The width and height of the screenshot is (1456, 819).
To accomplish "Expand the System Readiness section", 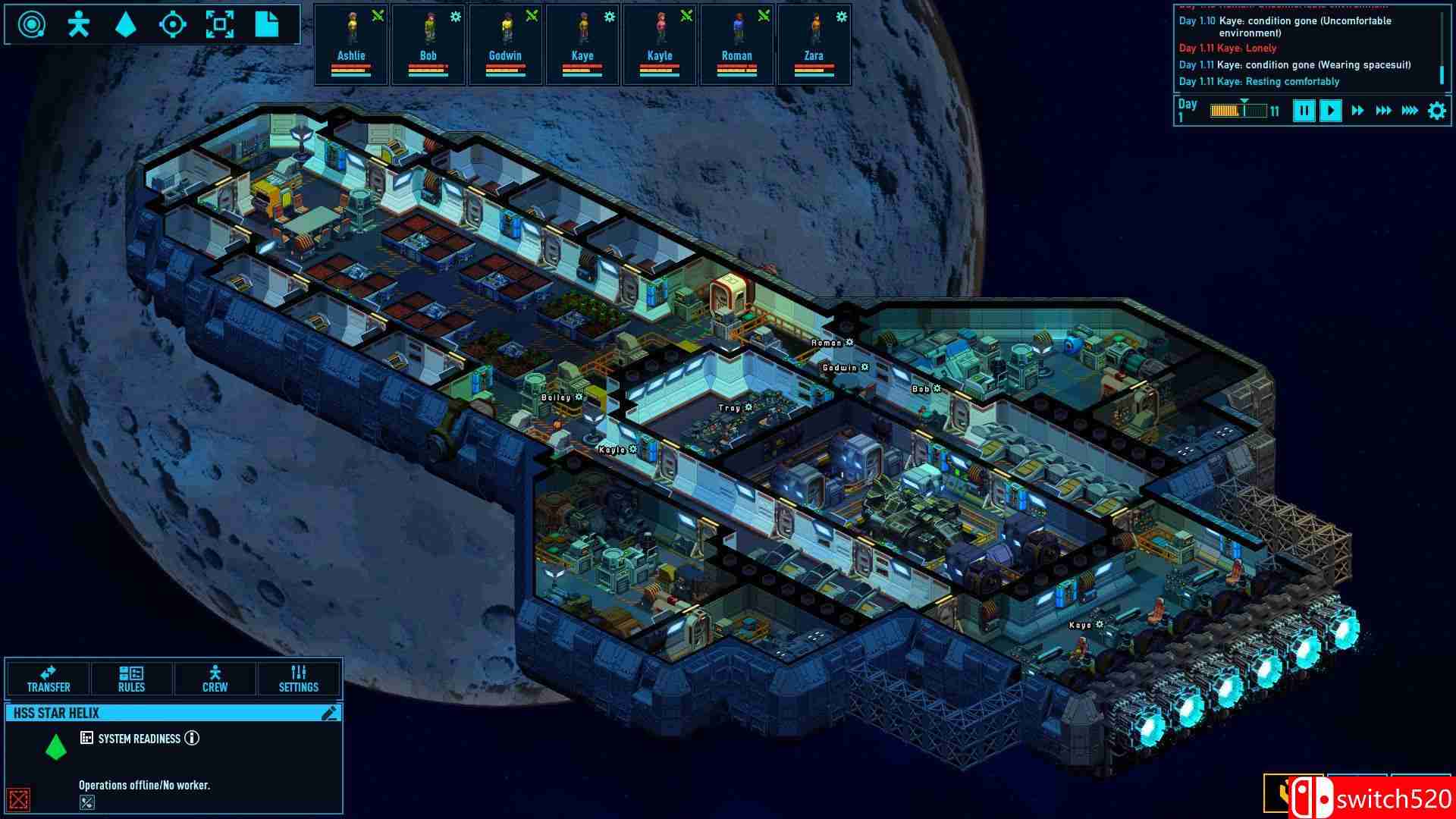I will click(88, 738).
